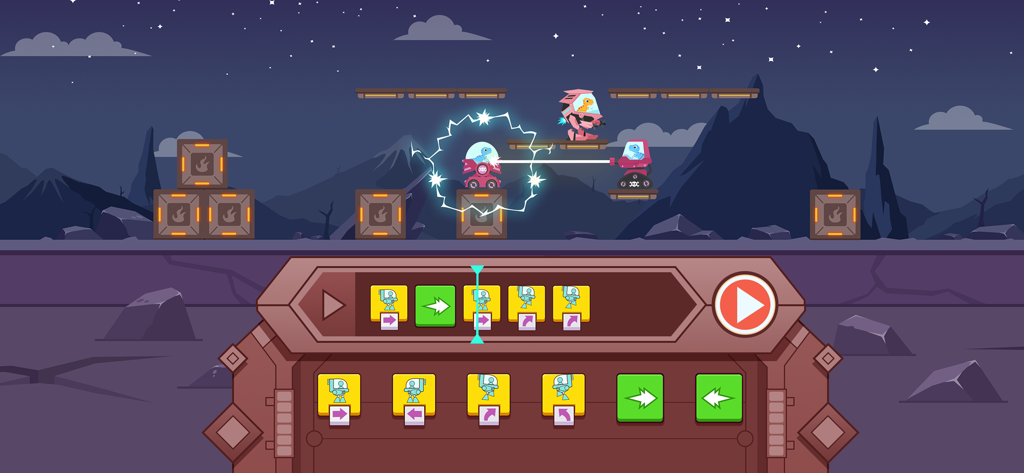Select the green right-arrow block in the bottom palette
Image resolution: width=1024 pixels, height=473 pixels.
coord(640,397)
